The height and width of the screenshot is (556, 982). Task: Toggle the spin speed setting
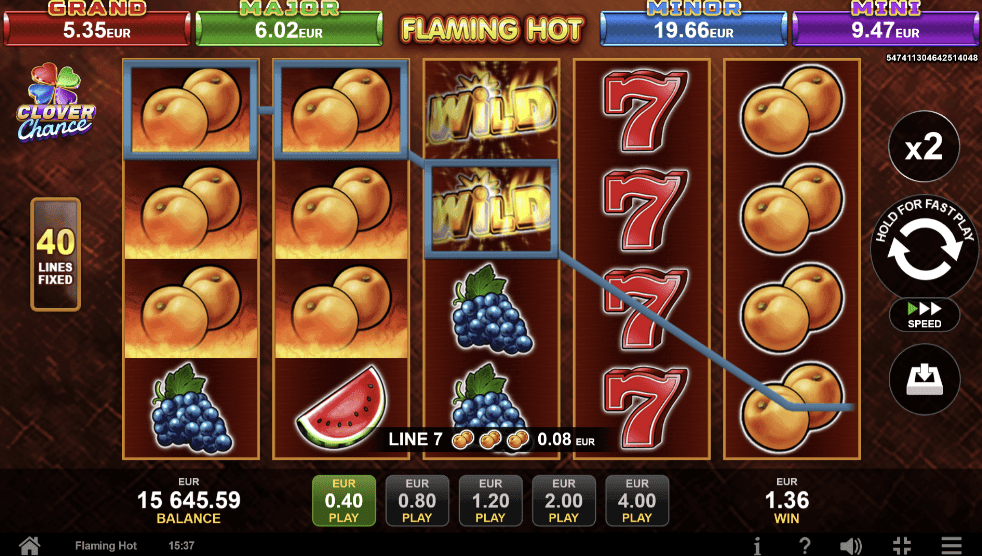click(924, 316)
